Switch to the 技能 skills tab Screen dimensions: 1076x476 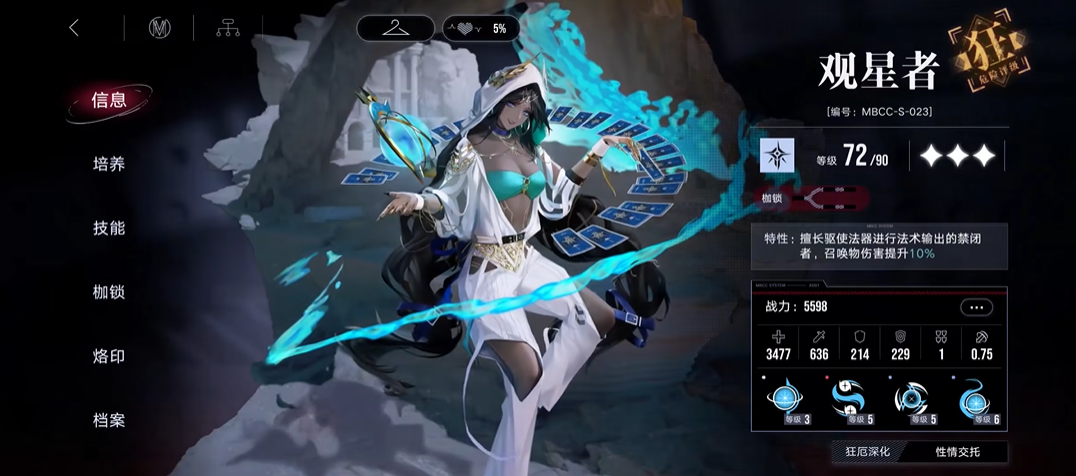click(x=109, y=228)
